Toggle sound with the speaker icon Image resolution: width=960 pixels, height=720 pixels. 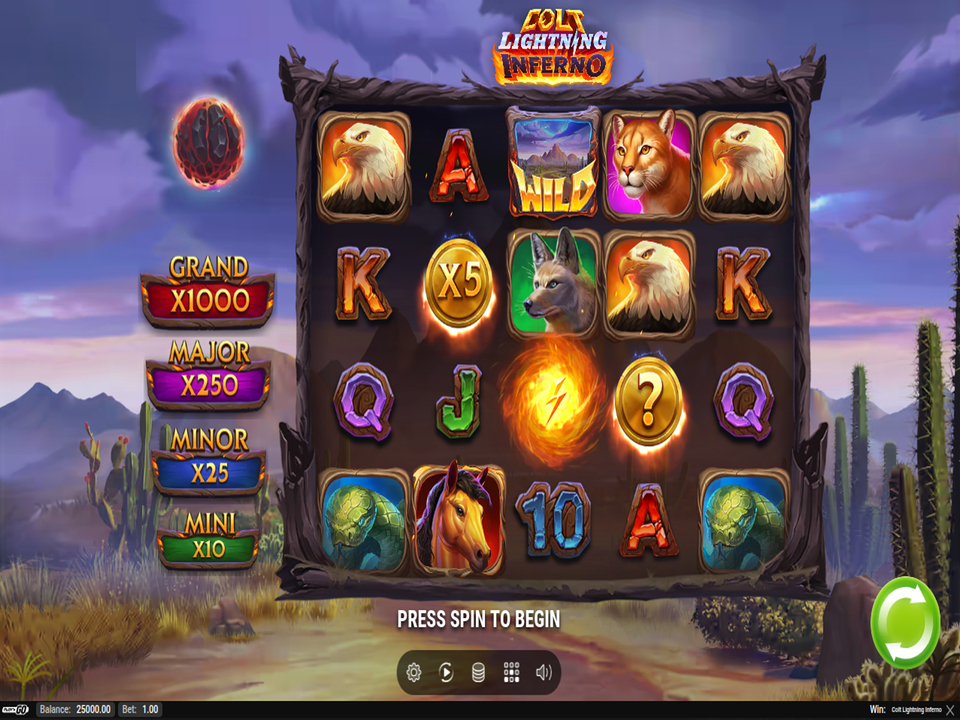(544, 673)
